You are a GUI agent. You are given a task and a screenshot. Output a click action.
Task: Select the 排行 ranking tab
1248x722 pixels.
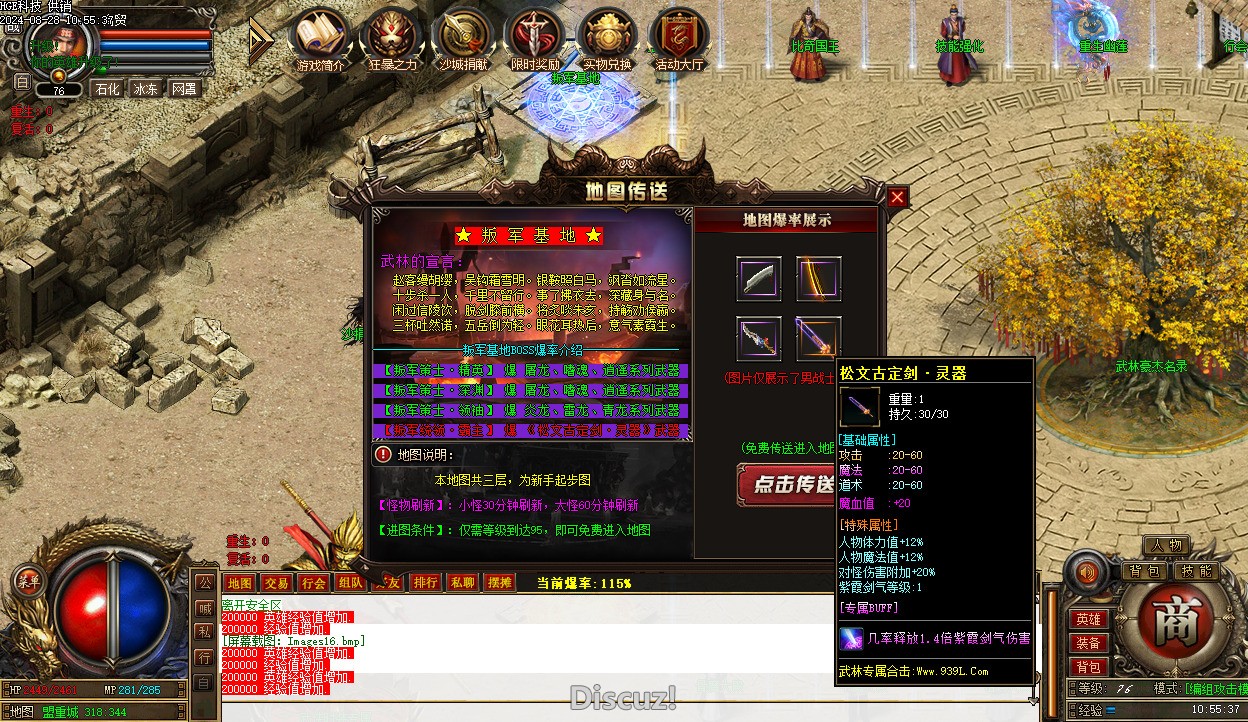point(425,583)
